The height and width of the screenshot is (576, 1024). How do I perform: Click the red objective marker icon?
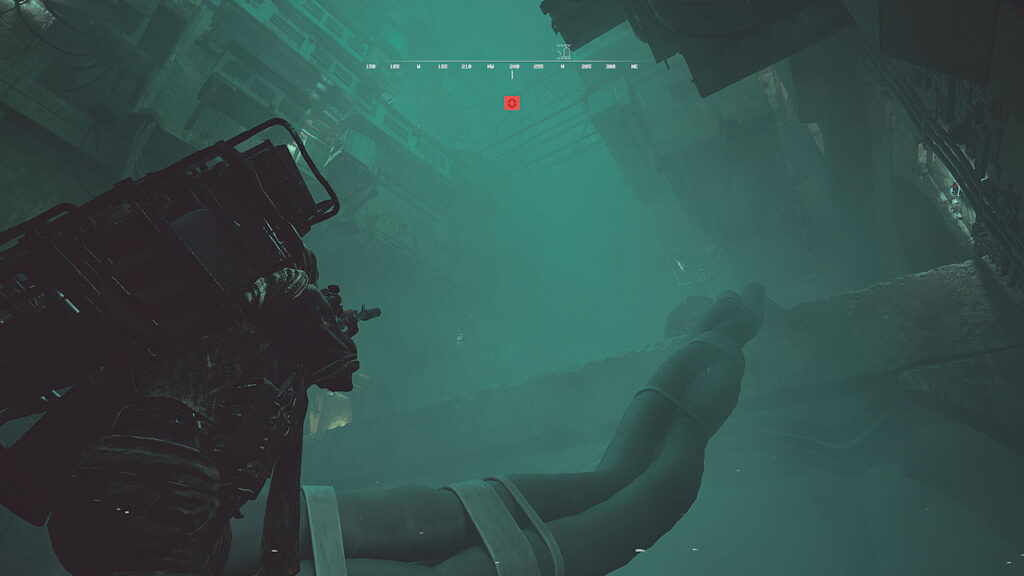(512, 102)
